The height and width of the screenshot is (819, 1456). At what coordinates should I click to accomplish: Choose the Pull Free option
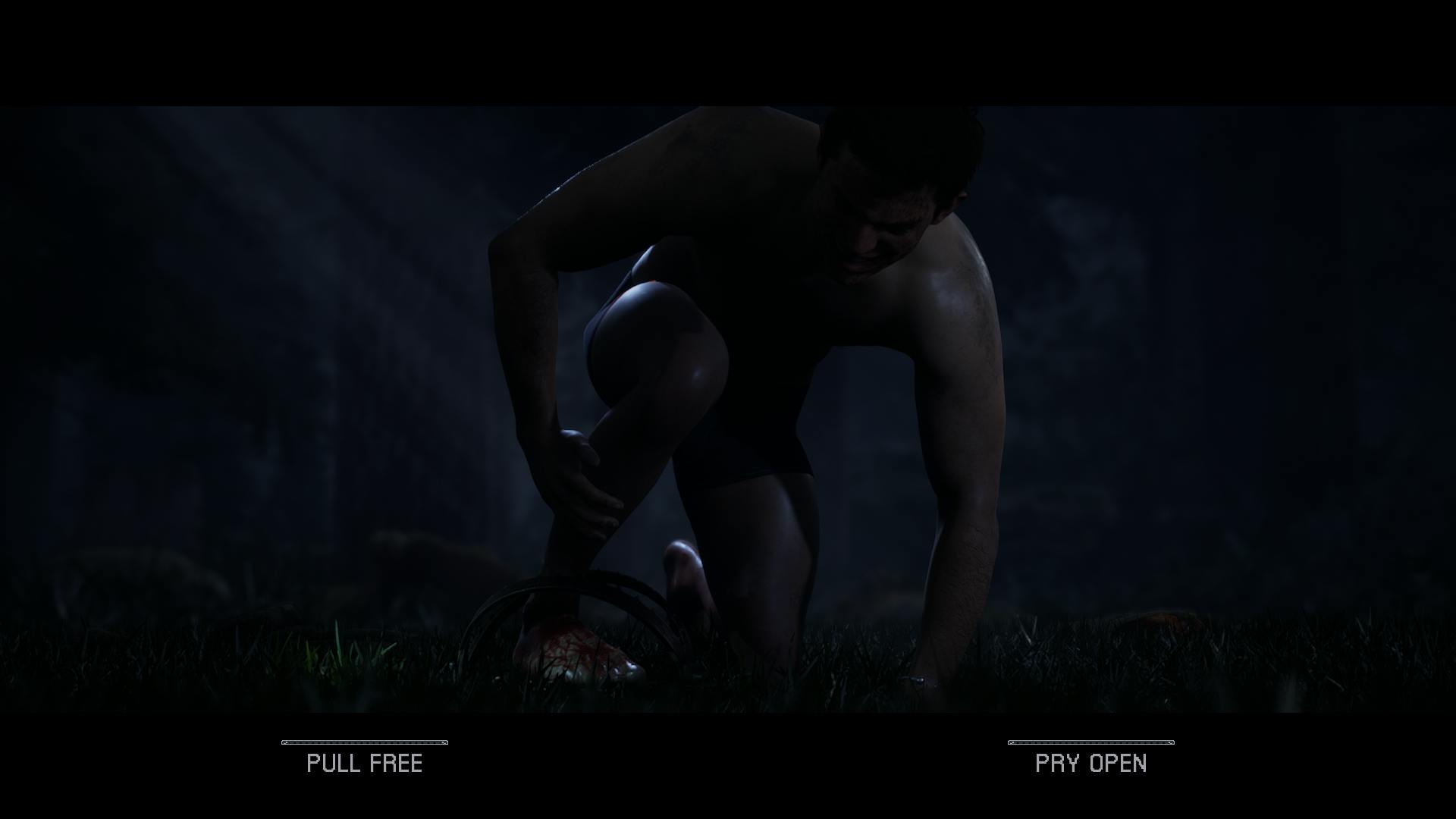pos(364,762)
